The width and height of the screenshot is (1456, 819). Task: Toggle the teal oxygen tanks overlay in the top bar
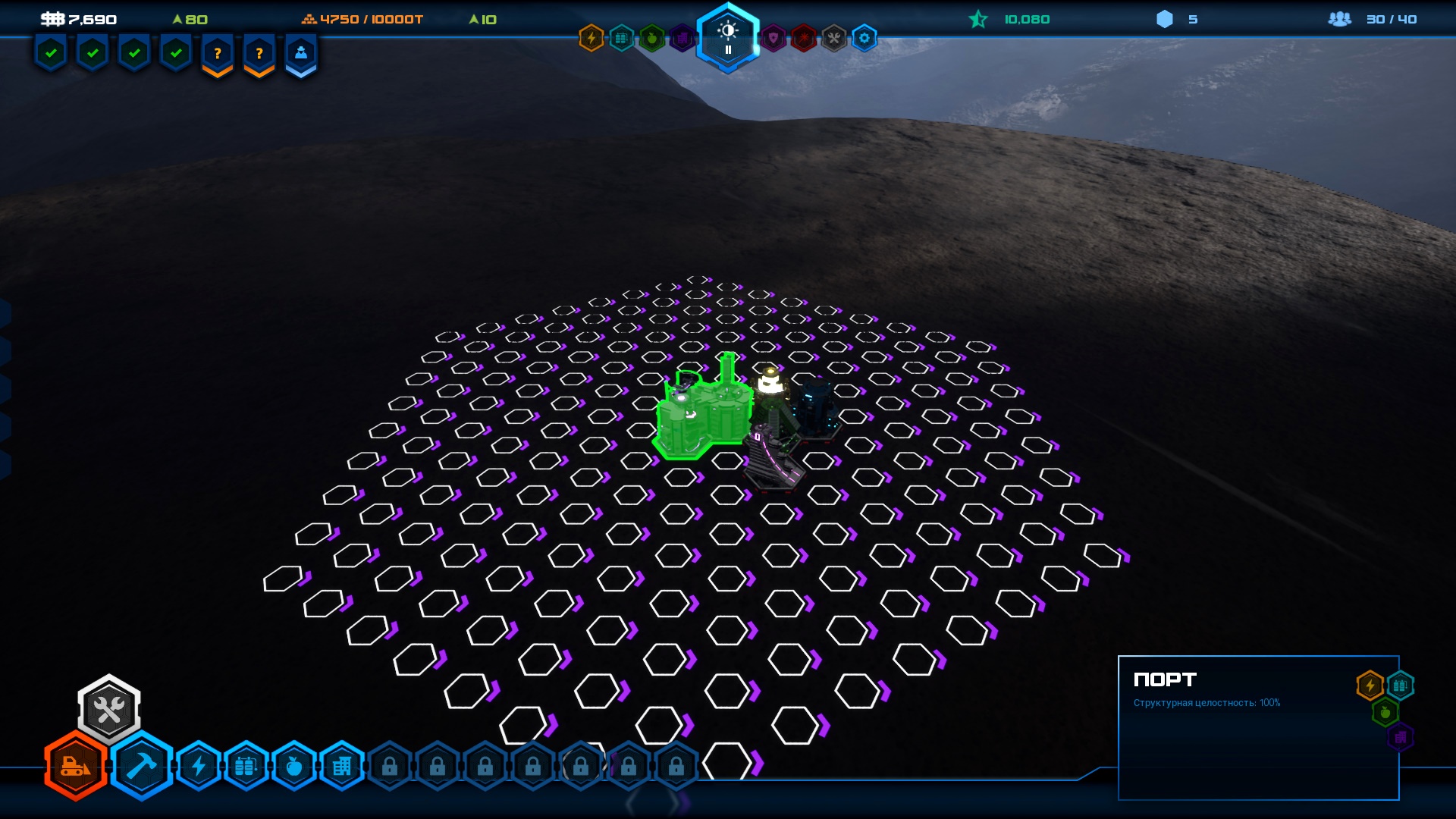pyautogui.click(x=622, y=38)
